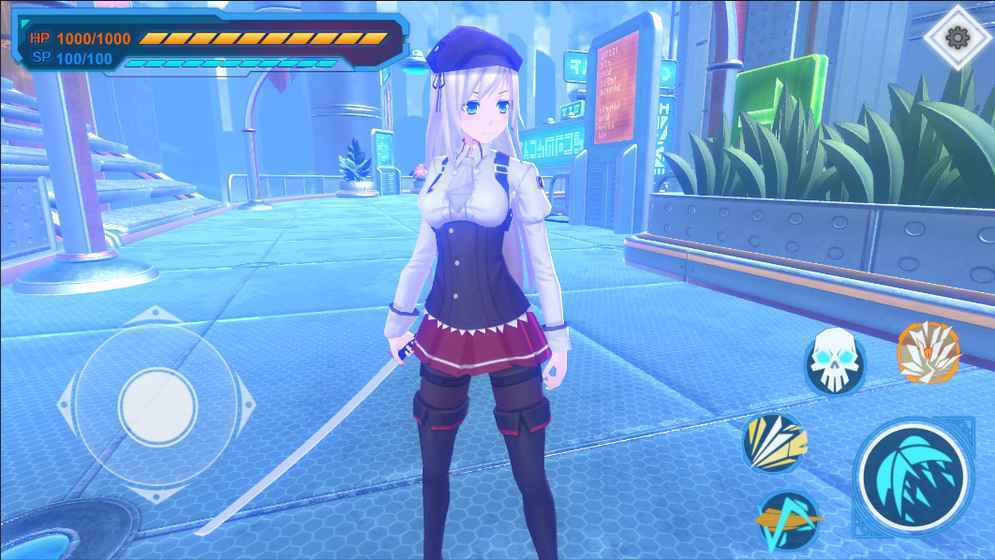Viewport: 995px width, 560px height.
Task: Tap the large main attack button
Action: click(914, 475)
